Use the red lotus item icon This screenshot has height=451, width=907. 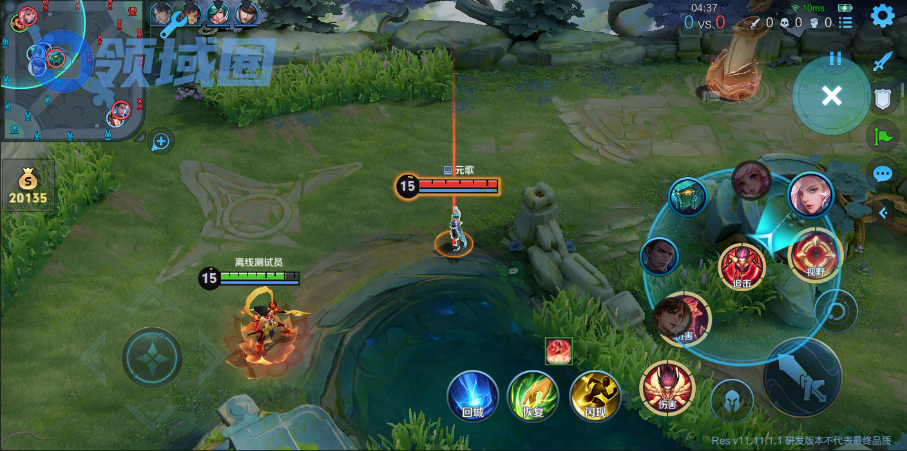[x=558, y=351]
